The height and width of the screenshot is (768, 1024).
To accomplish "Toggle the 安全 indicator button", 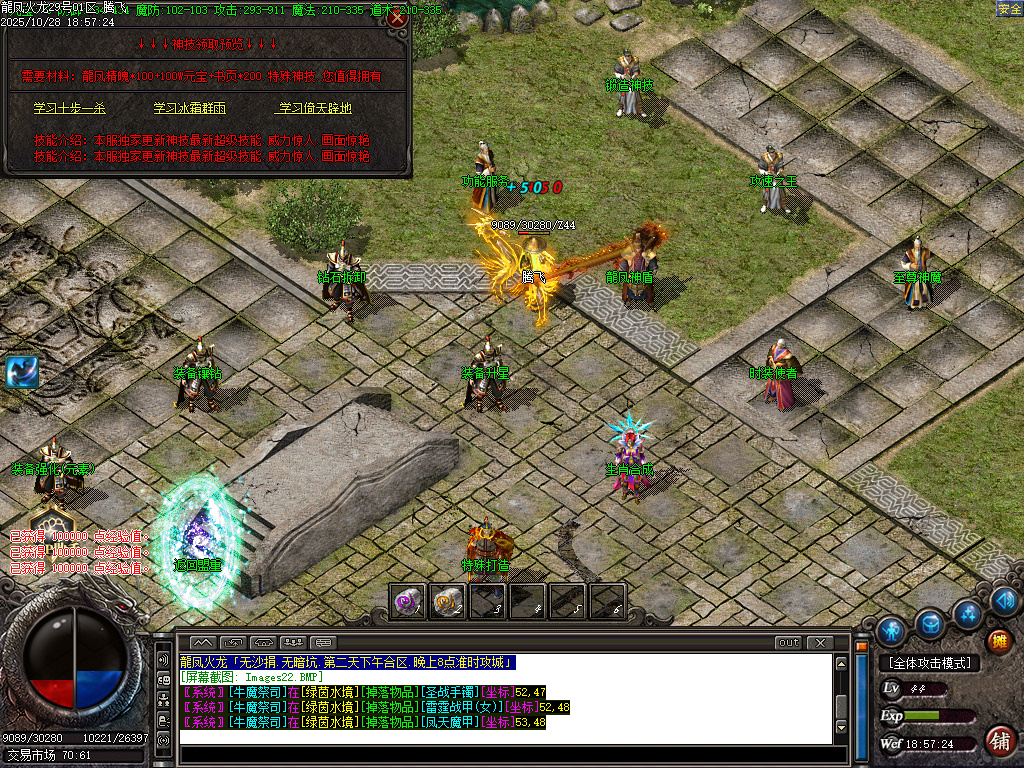I will (x=1009, y=9).
